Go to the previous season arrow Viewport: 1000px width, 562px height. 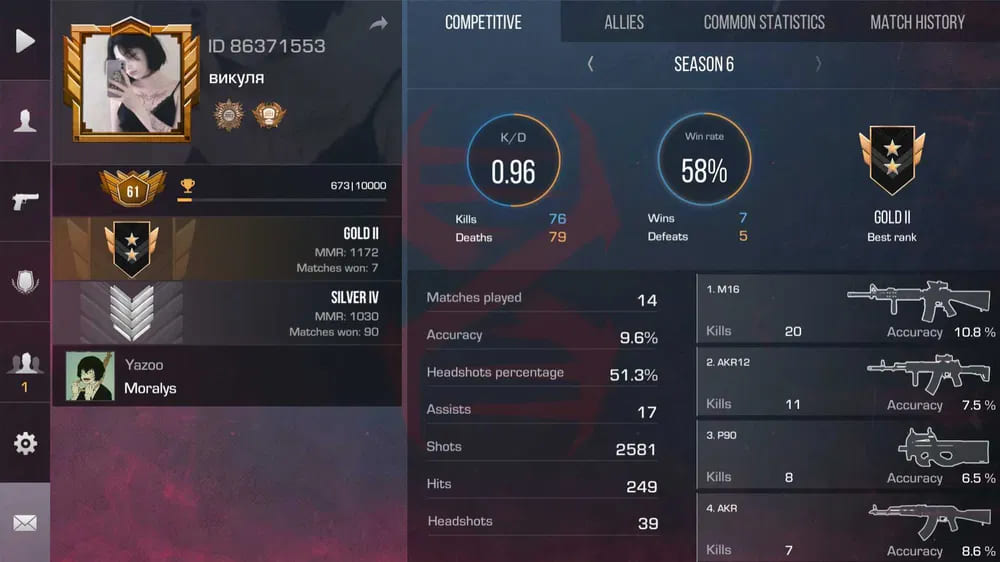pyautogui.click(x=590, y=64)
